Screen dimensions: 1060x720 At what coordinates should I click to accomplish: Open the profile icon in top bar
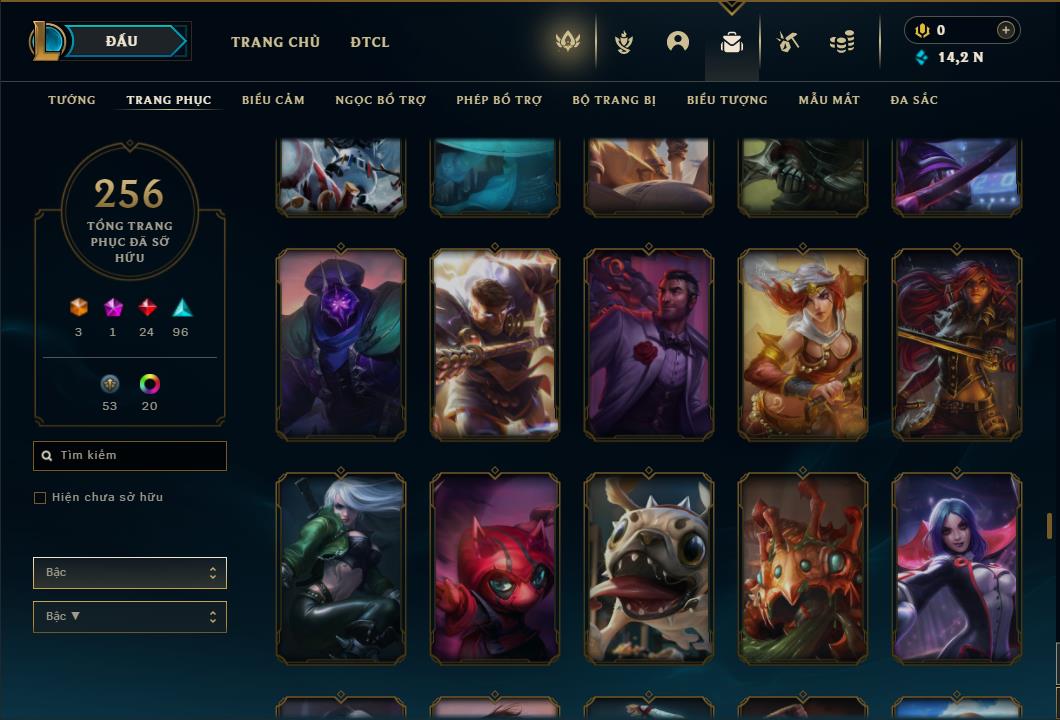[678, 42]
